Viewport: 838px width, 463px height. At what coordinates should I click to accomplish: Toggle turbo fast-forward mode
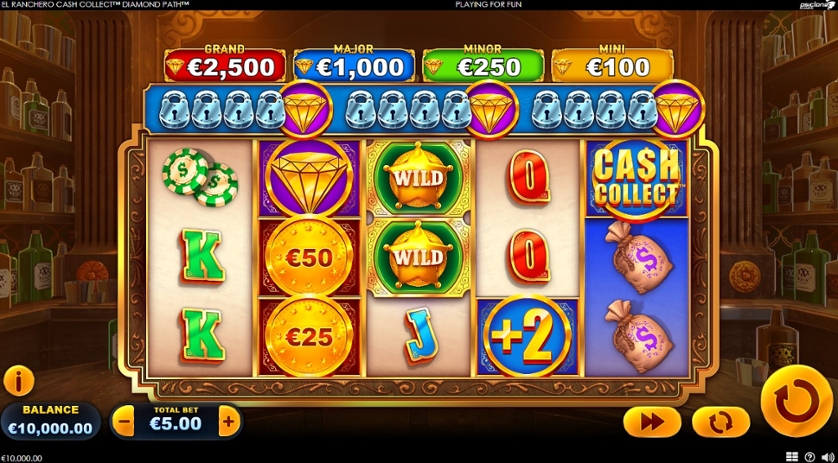[652, 422]
